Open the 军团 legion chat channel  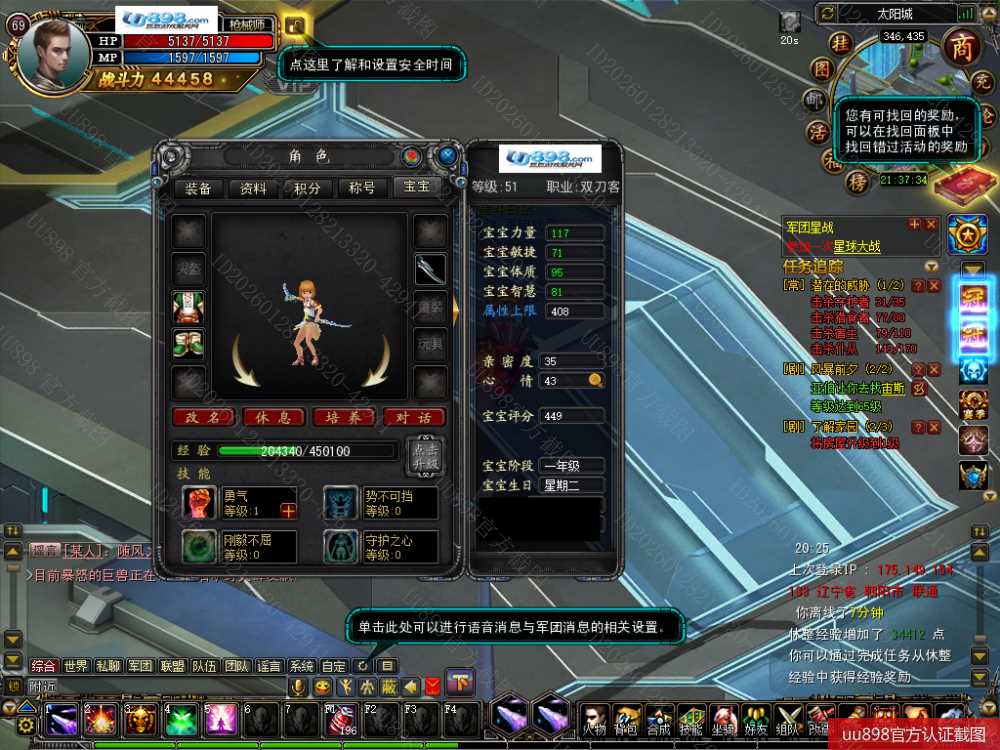pos(140,666)
